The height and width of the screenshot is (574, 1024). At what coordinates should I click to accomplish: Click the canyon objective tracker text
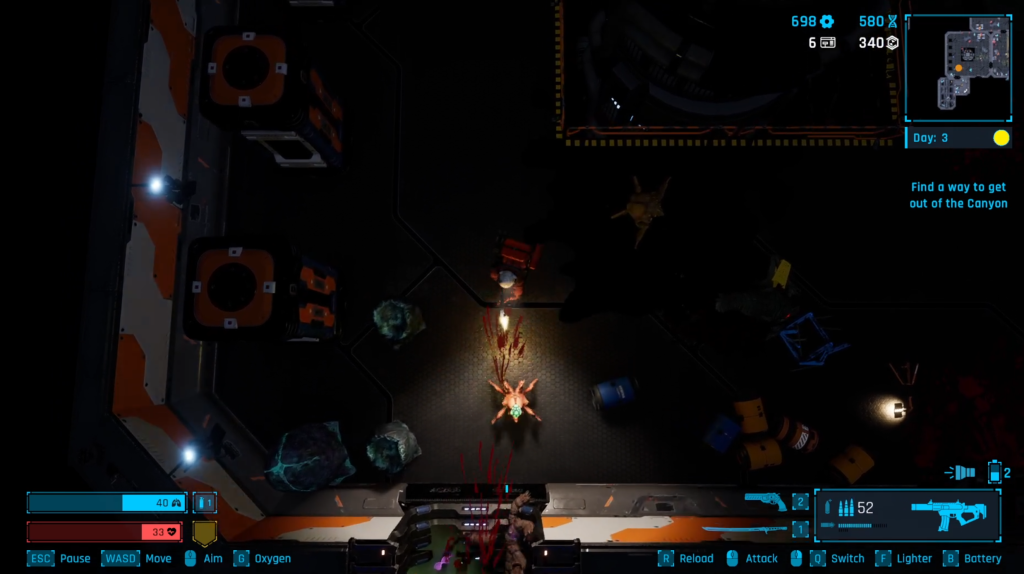[958, 195]
